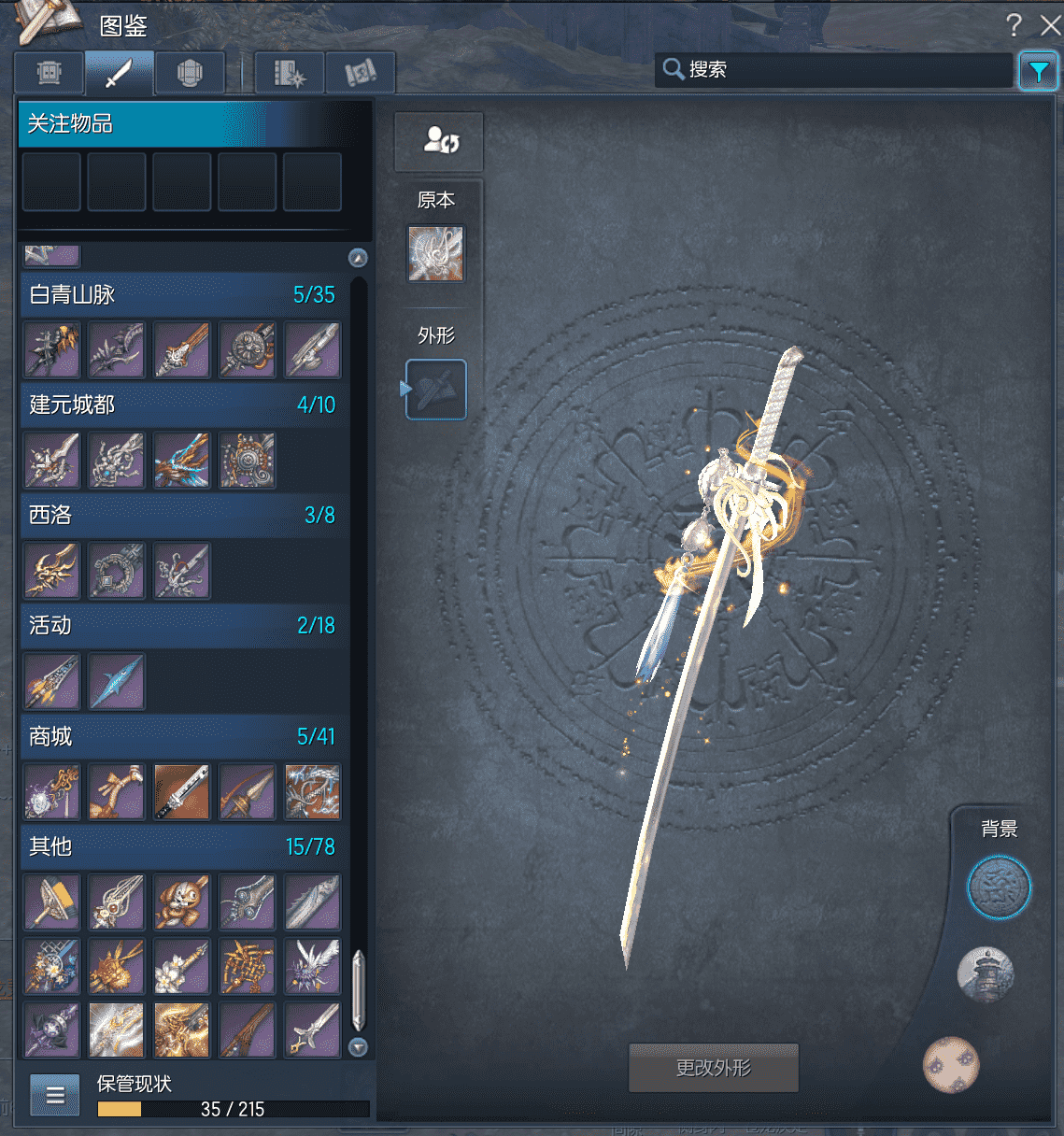1064x1136 pixels.
Task: Switch to the armor costume tab
Action: [190, 73]
